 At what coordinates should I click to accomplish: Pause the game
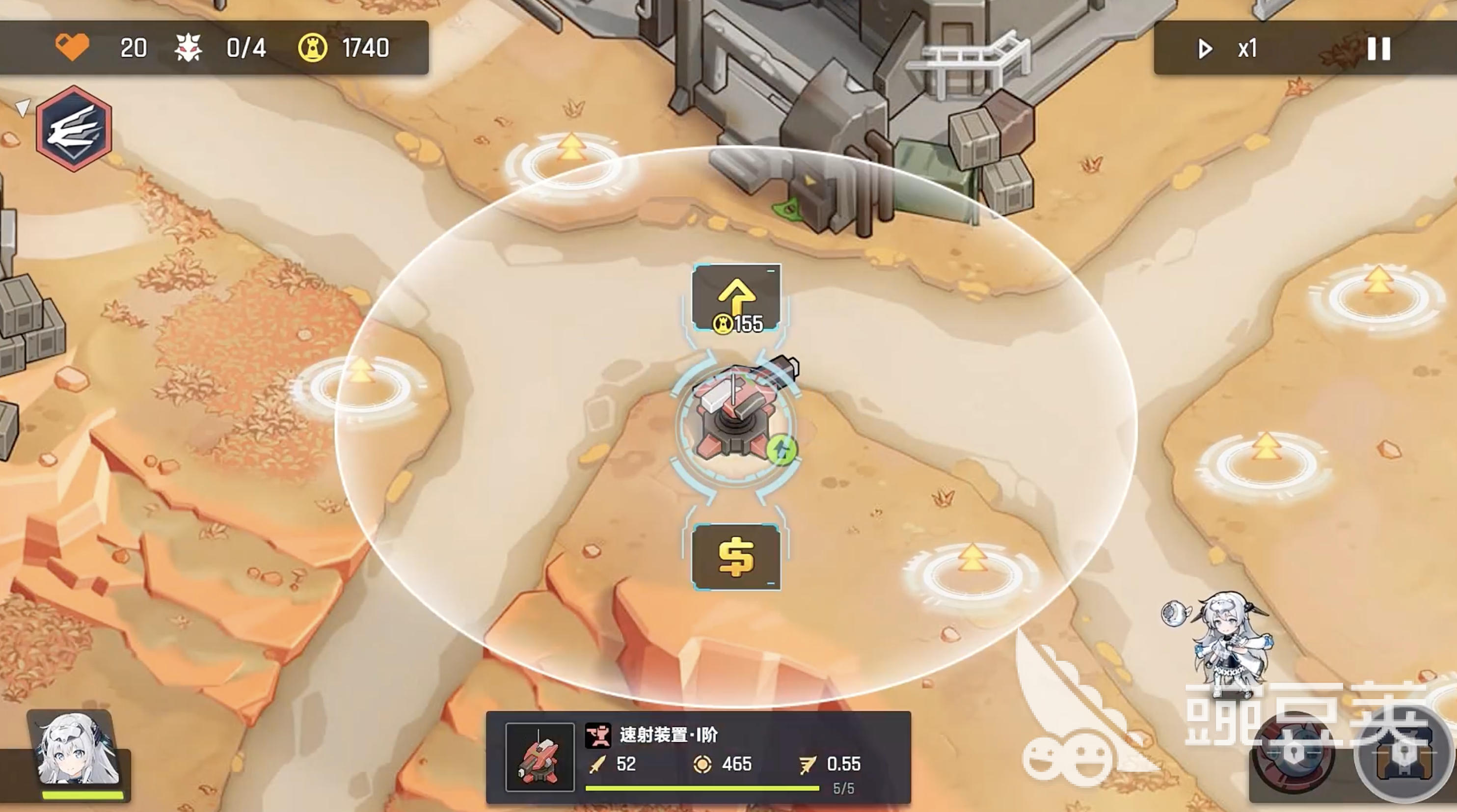(x=1378, y=49)
